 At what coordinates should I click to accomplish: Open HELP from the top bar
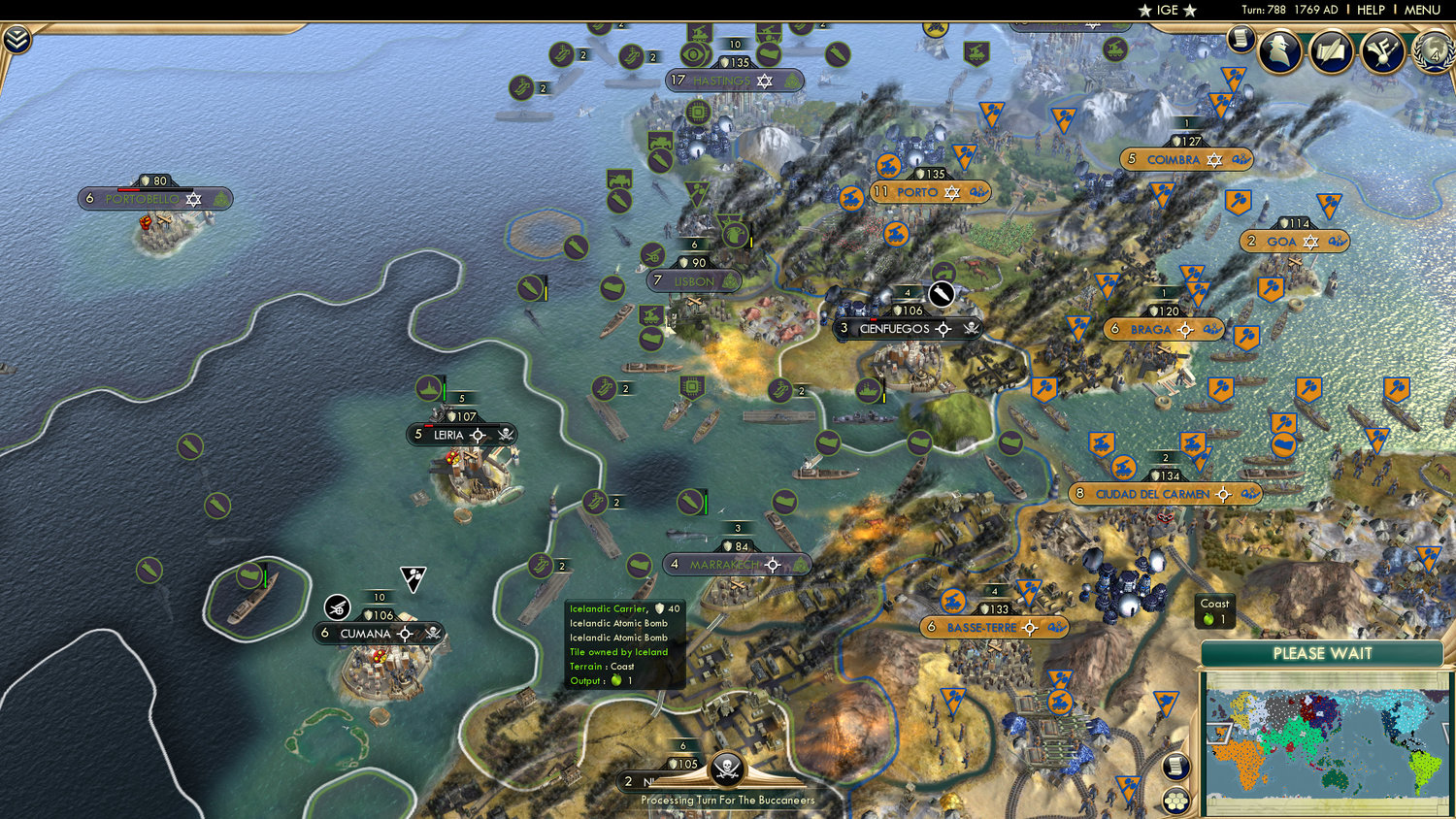coord(1373,10)
